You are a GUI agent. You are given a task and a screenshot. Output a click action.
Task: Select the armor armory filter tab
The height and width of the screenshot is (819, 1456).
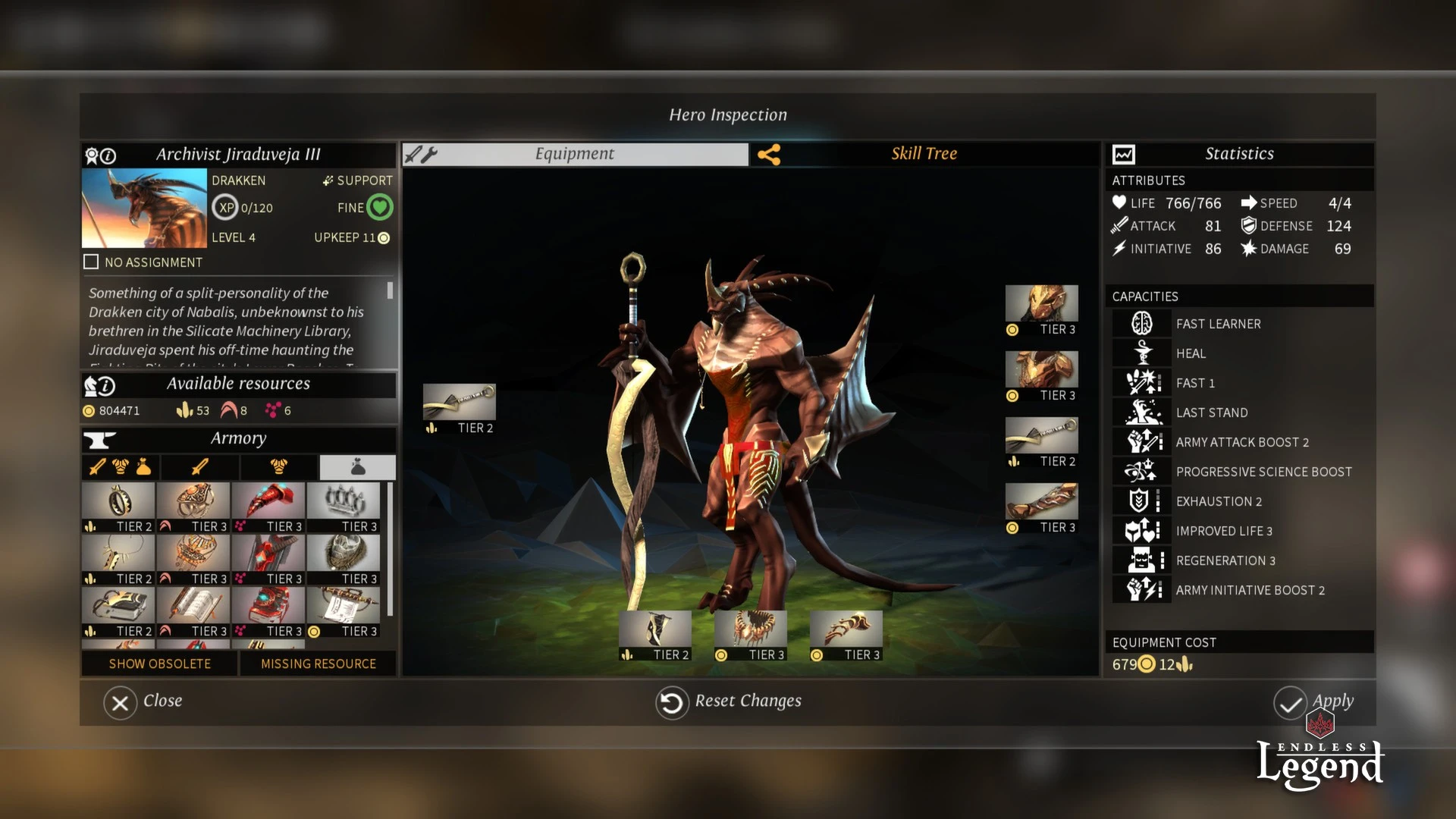pos(278,467)
